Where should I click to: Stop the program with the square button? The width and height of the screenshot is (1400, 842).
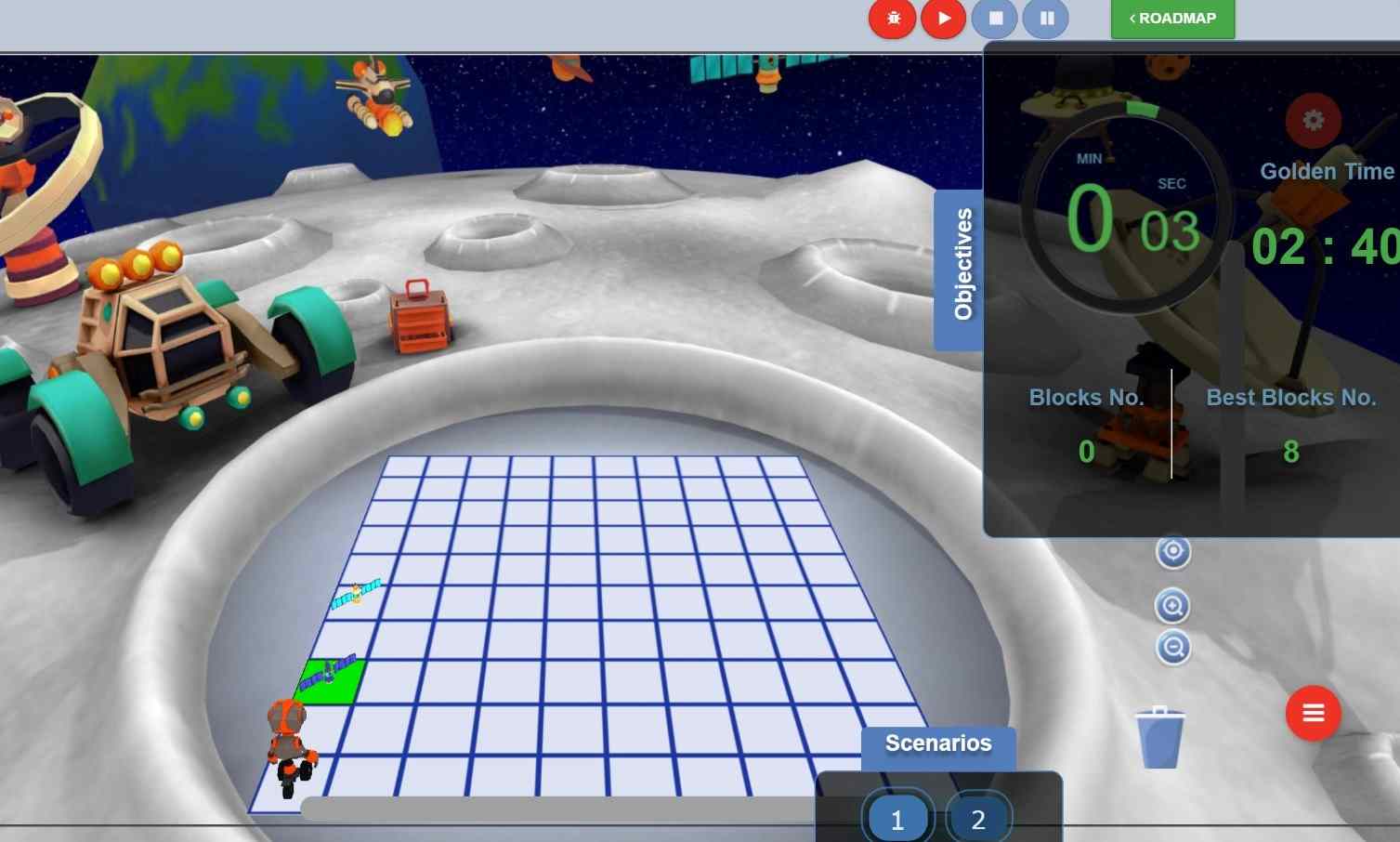[x=995, y=19]
